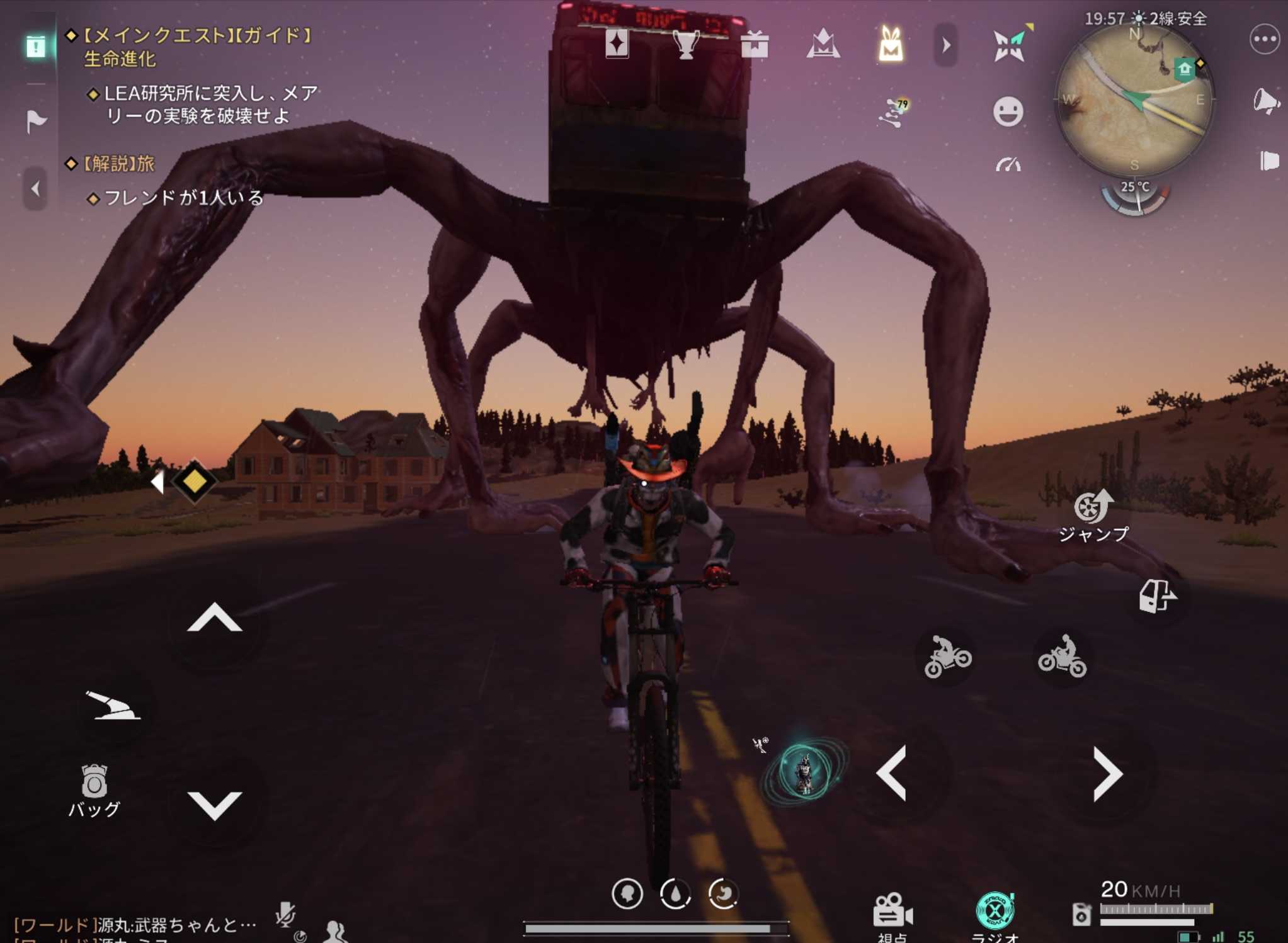The width and height of the screenshot is (1288, 943).
Task: Open the smiley emote menu
Action: [1008, 112]
